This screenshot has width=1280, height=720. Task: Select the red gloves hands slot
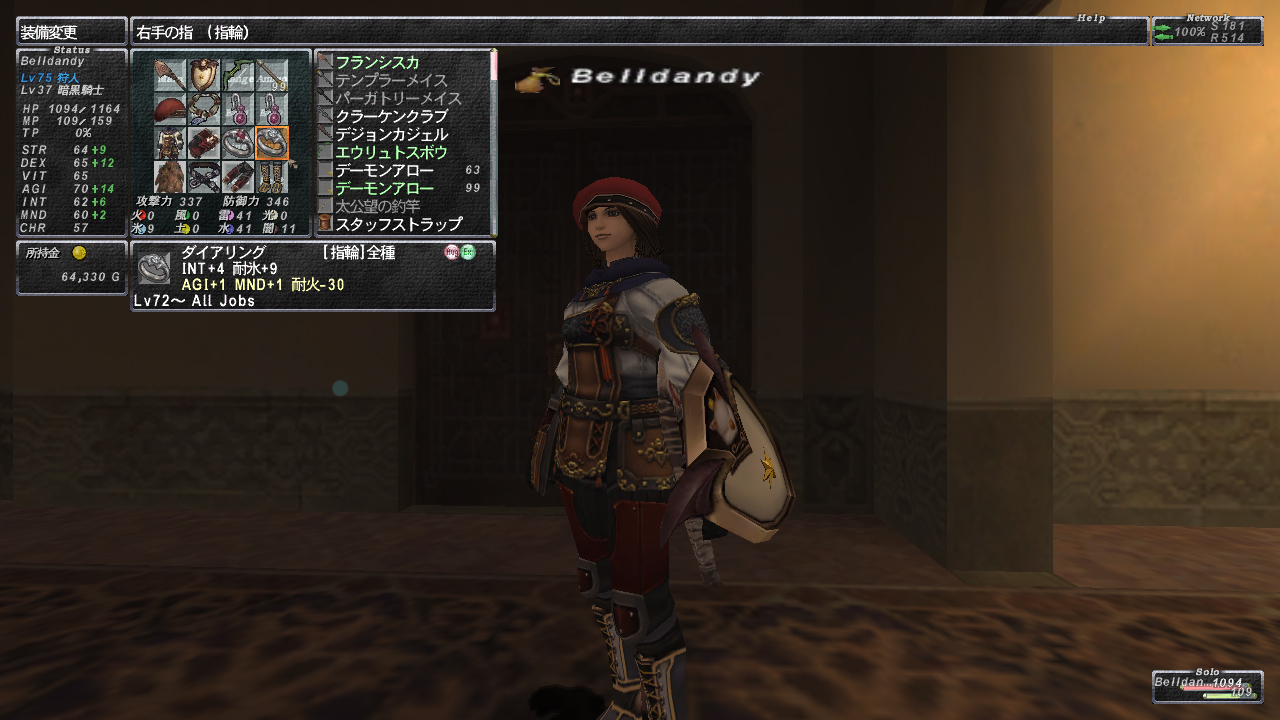(x=205, y=144)
